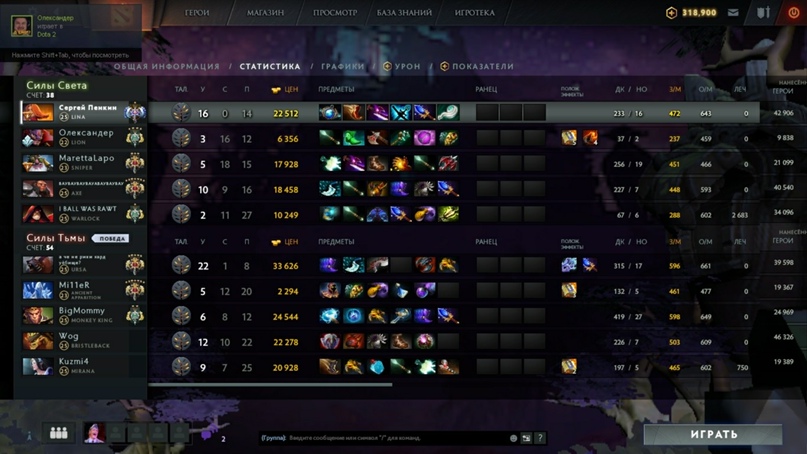Select player row Сергей Пенкин (Lina)
This screenshot has width=807, height=454.
pos(84,112)
